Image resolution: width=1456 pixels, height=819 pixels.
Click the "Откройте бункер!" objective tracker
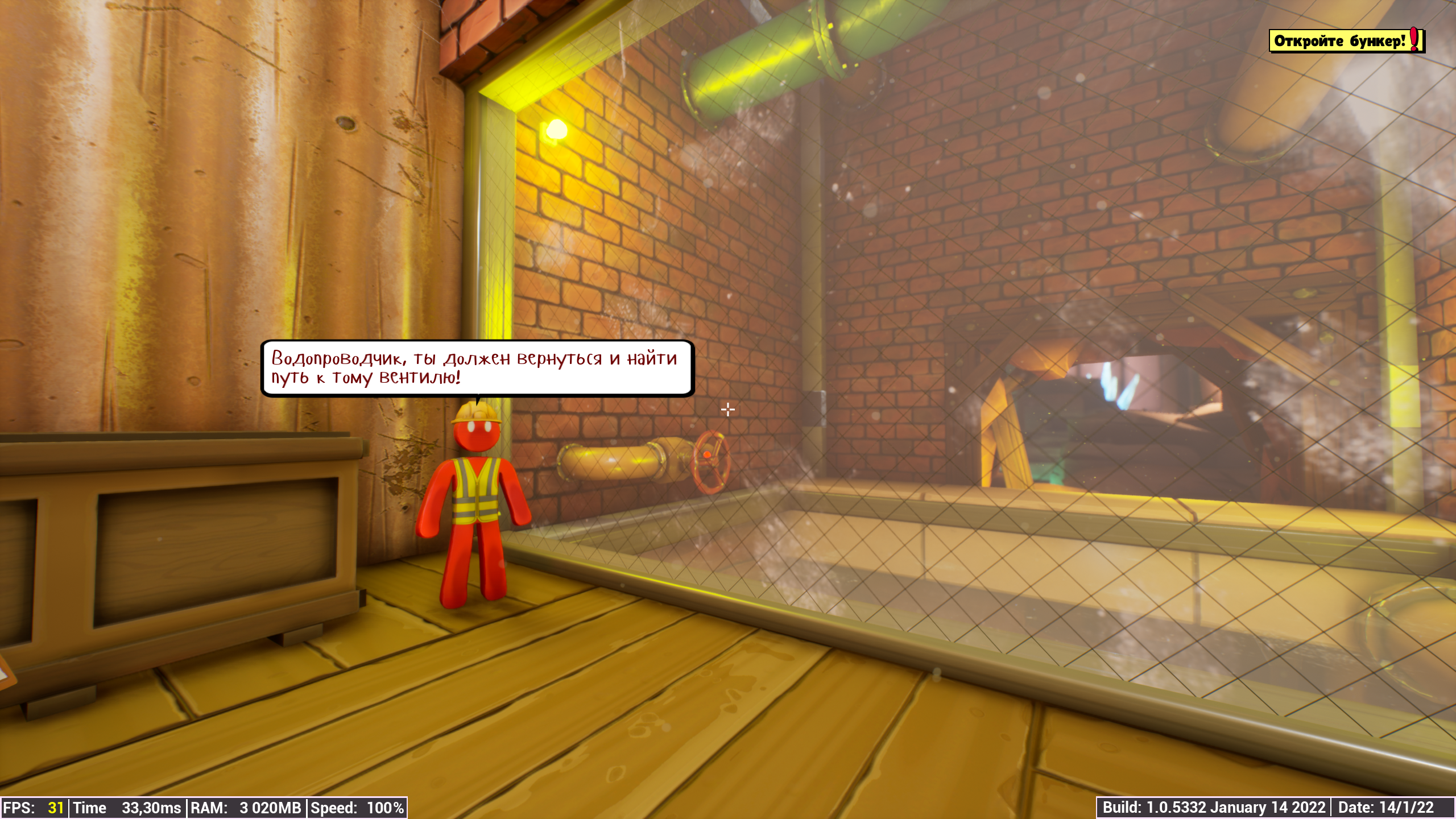point(1346,41)
